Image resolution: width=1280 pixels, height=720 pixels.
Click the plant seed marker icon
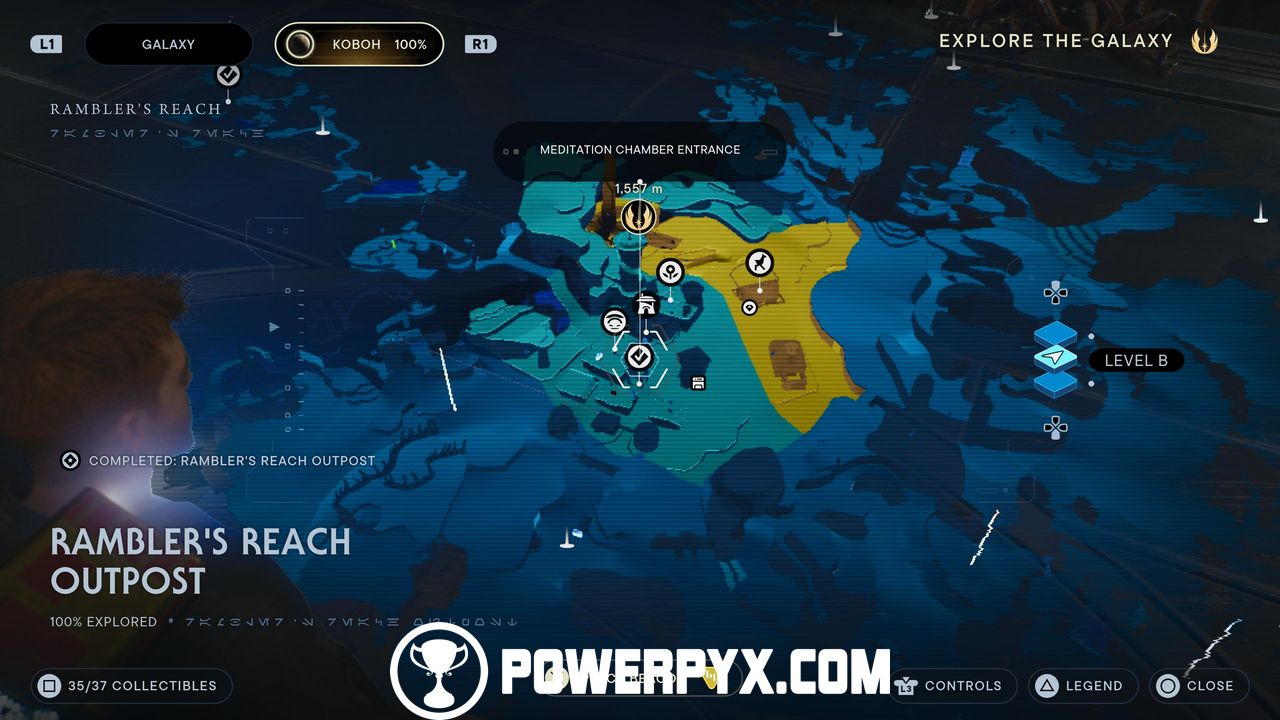pos(669,271)
